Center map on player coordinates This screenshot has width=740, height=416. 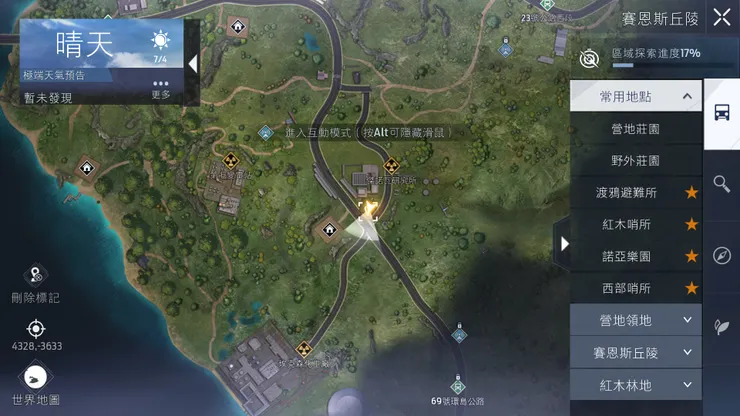pyautogui.click(x=36, y=334)
